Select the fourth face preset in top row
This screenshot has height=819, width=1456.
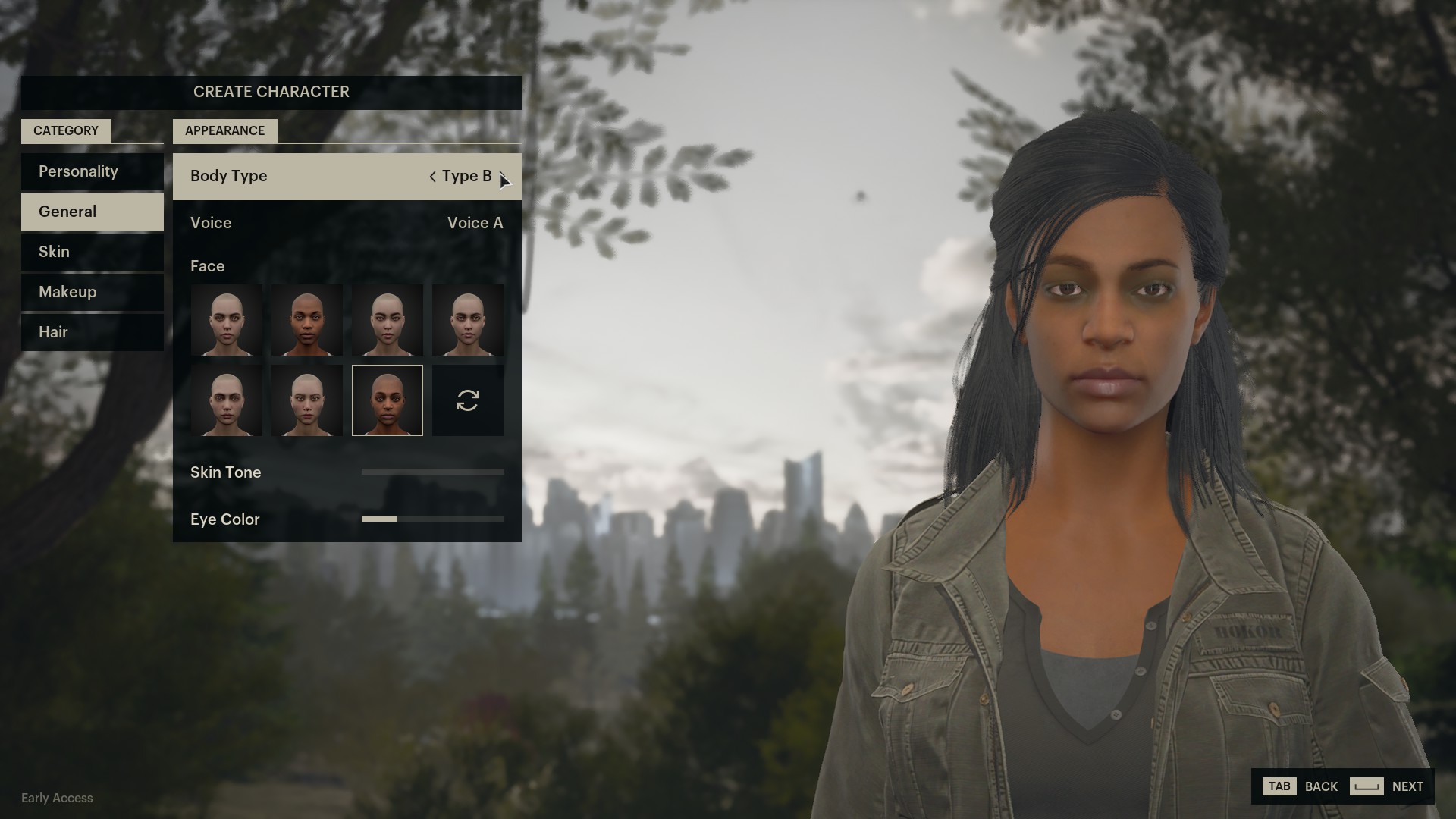click(x=467, y=320)
